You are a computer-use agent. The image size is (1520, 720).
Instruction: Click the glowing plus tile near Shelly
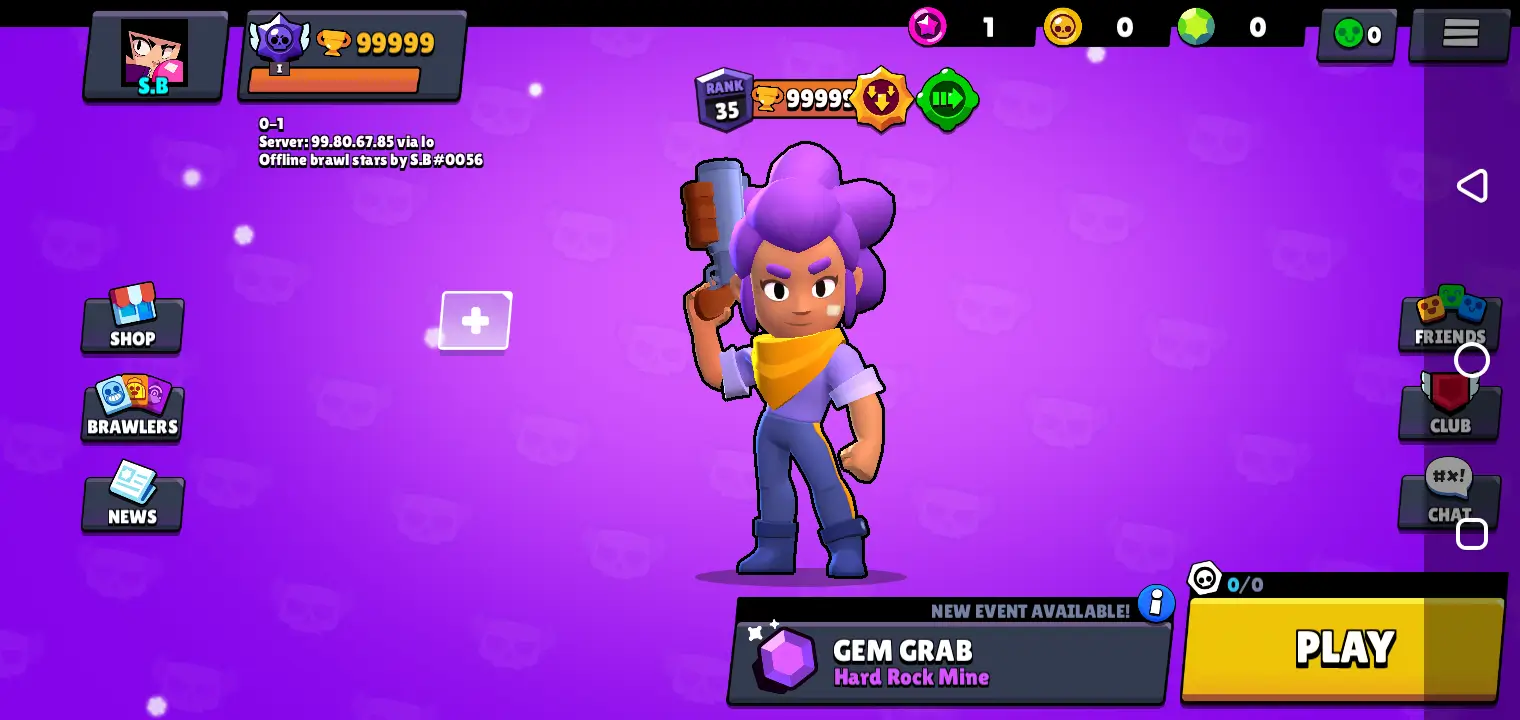click(x=474, y=320)
